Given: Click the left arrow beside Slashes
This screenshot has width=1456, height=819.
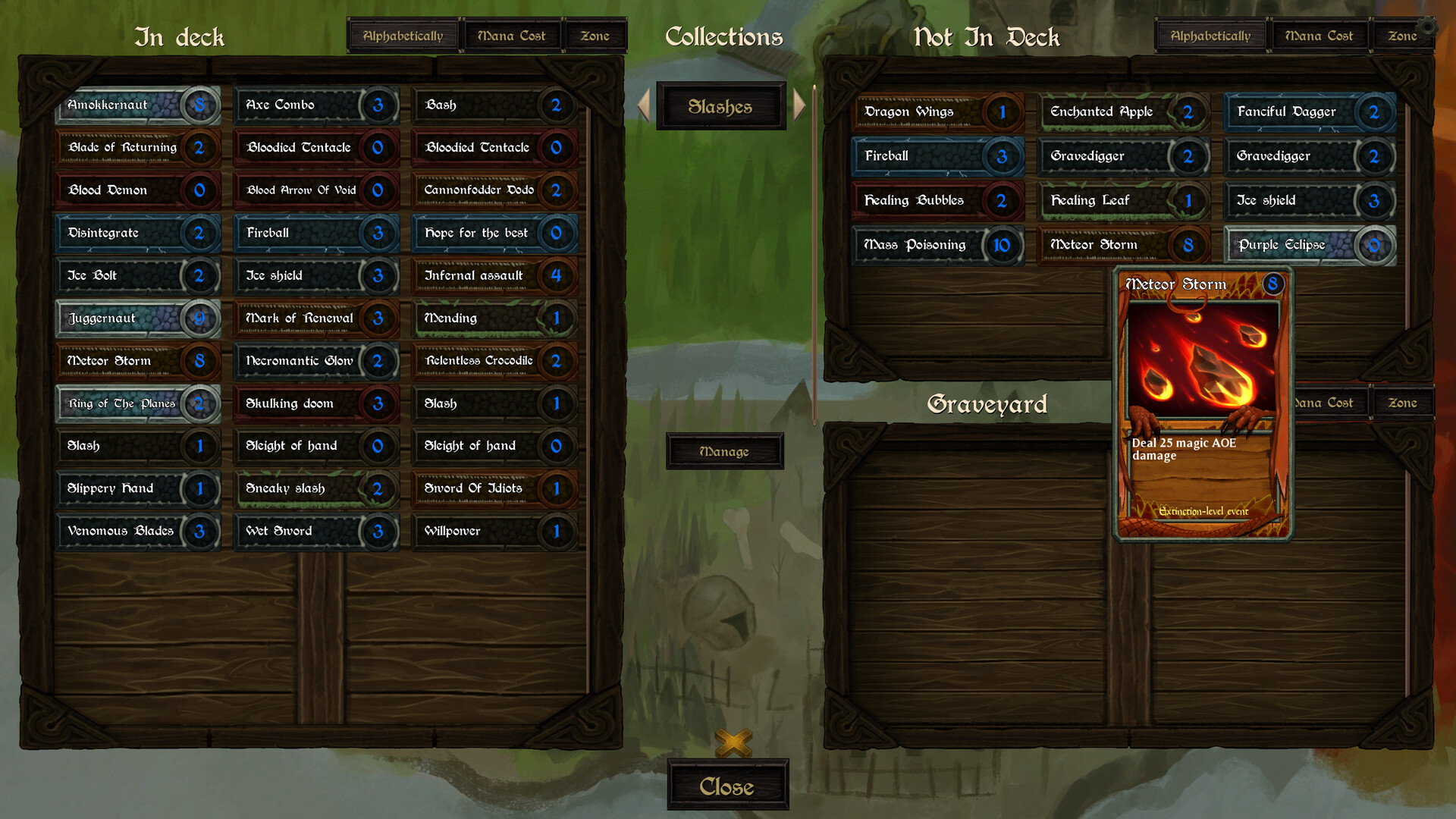Looking at the screenshot, I should [x=644, y=106].
